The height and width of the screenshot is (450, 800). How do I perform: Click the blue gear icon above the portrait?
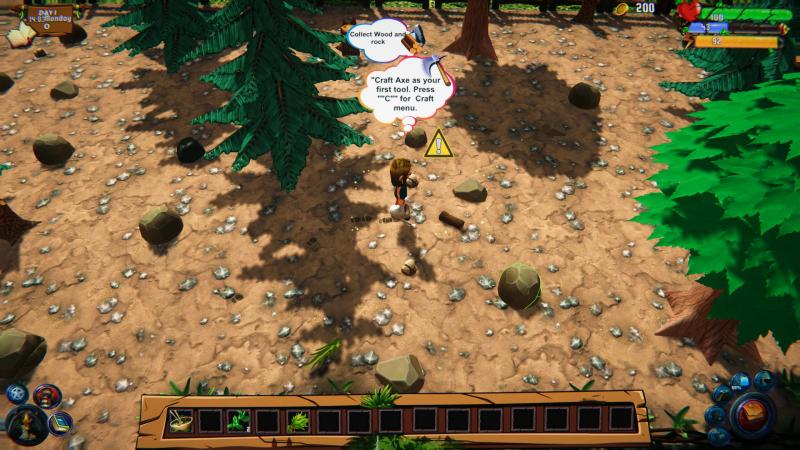[16, 393]
